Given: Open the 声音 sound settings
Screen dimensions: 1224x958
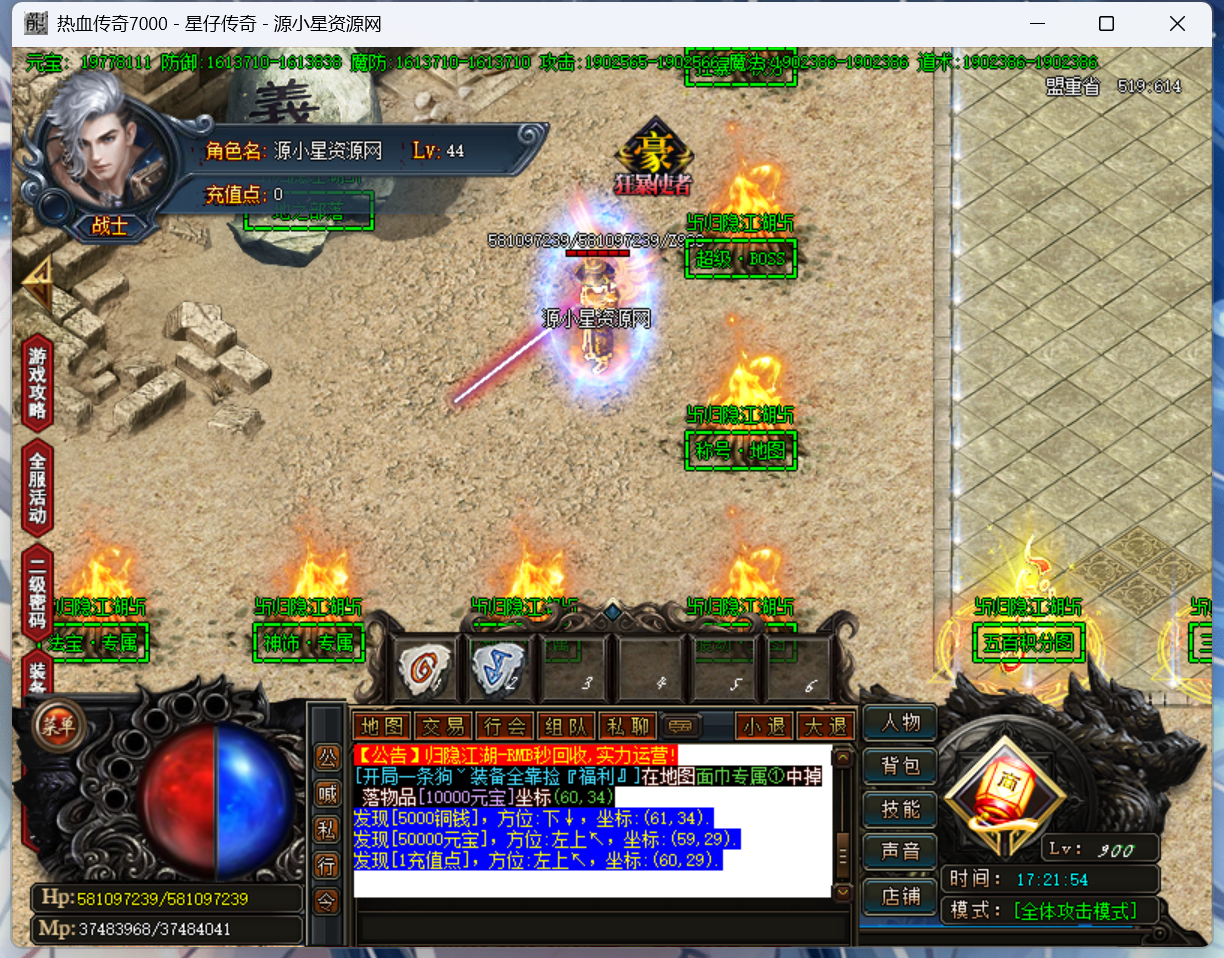Looking at the screenshot, I should [900, 852].
